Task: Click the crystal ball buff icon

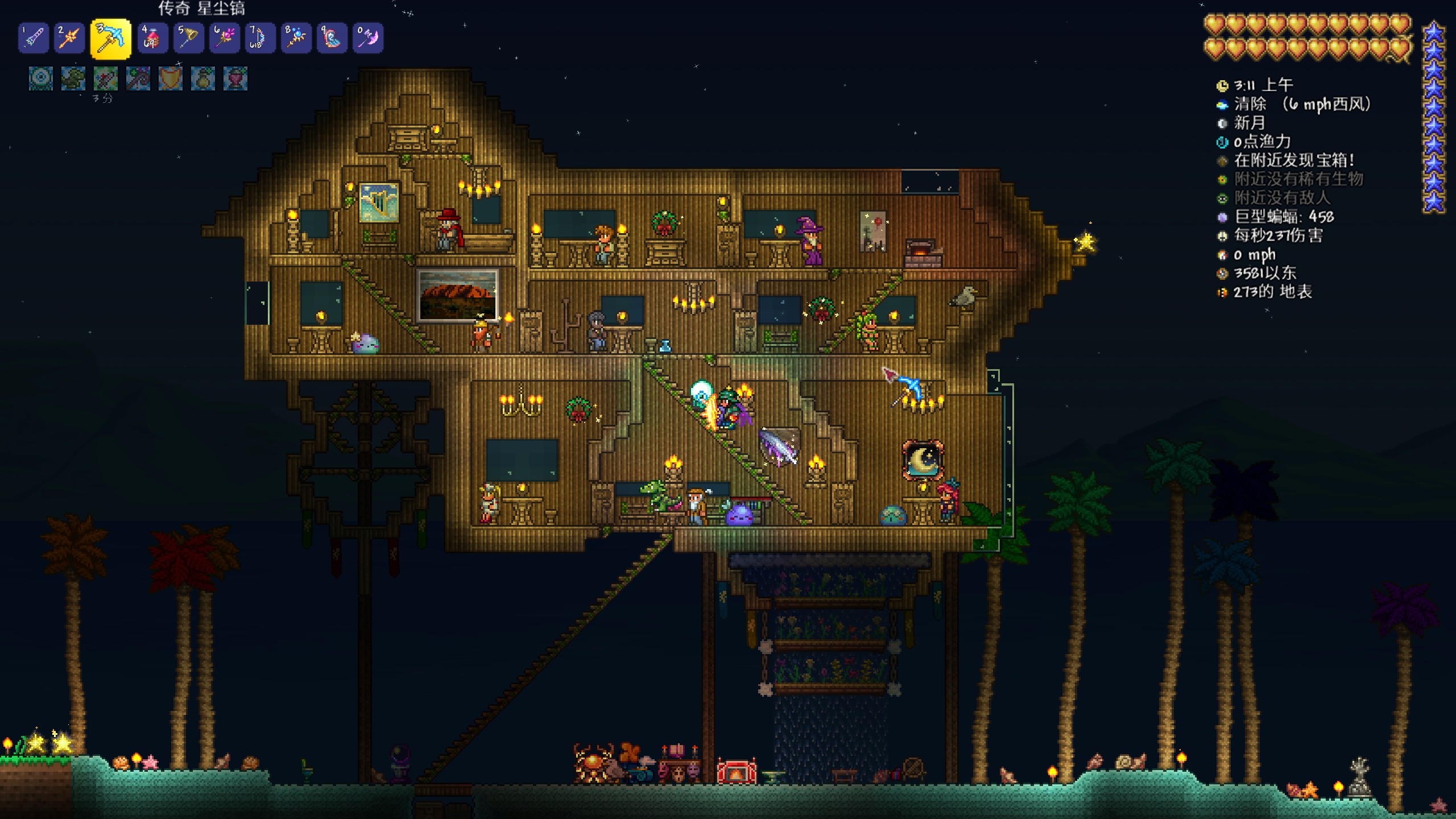Action: click(x=41, y=78)
